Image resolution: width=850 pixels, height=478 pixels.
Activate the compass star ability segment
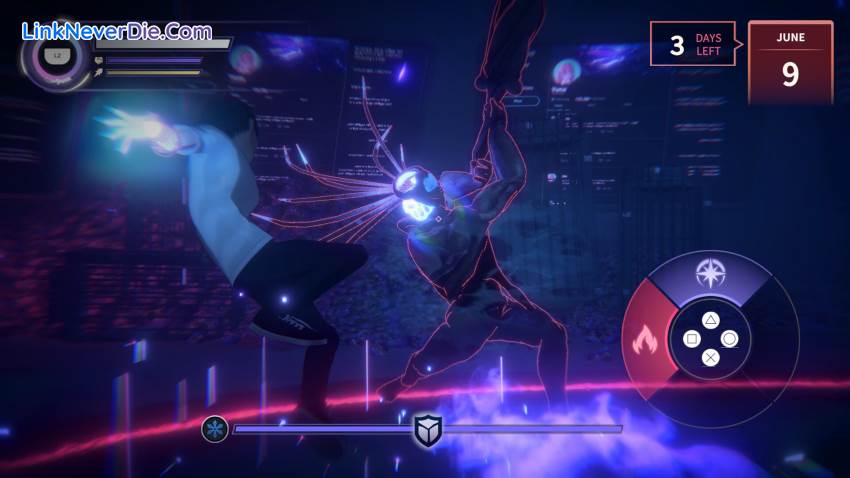click(x=710, y=273)
